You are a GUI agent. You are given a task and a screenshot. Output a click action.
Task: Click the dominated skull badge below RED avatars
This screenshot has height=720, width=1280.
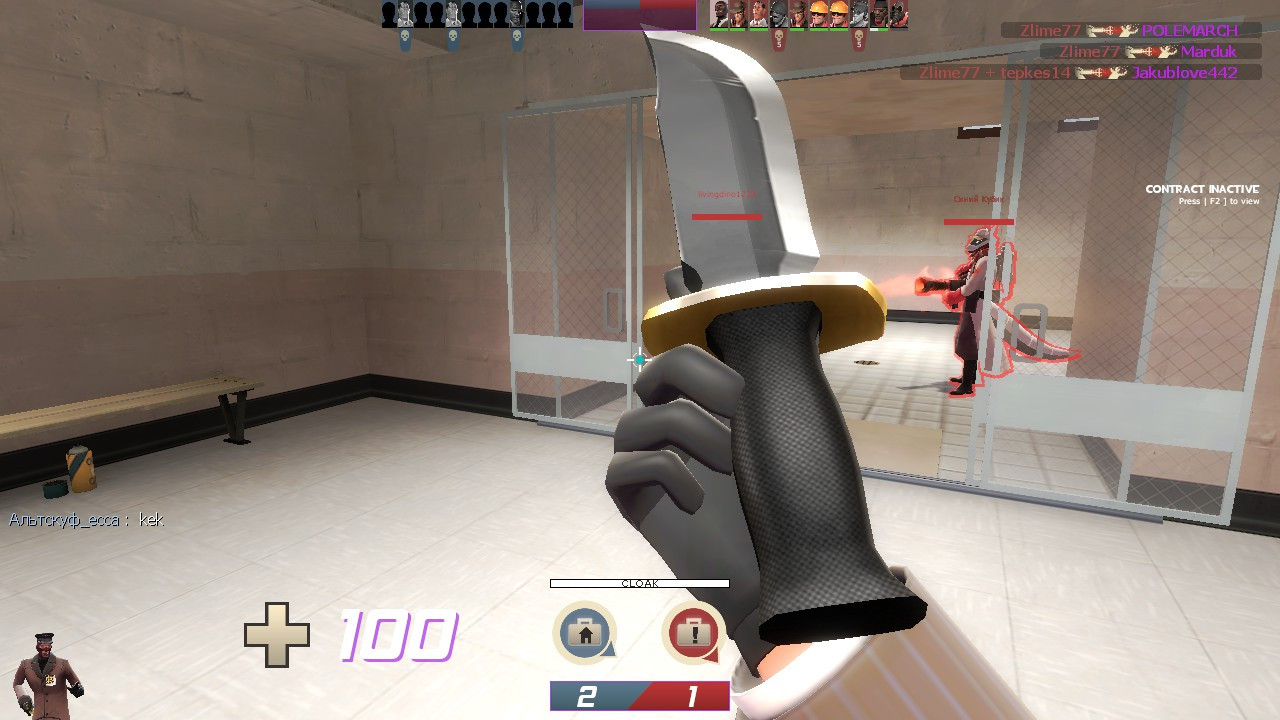pyautogui.click(x=779, y=36)
